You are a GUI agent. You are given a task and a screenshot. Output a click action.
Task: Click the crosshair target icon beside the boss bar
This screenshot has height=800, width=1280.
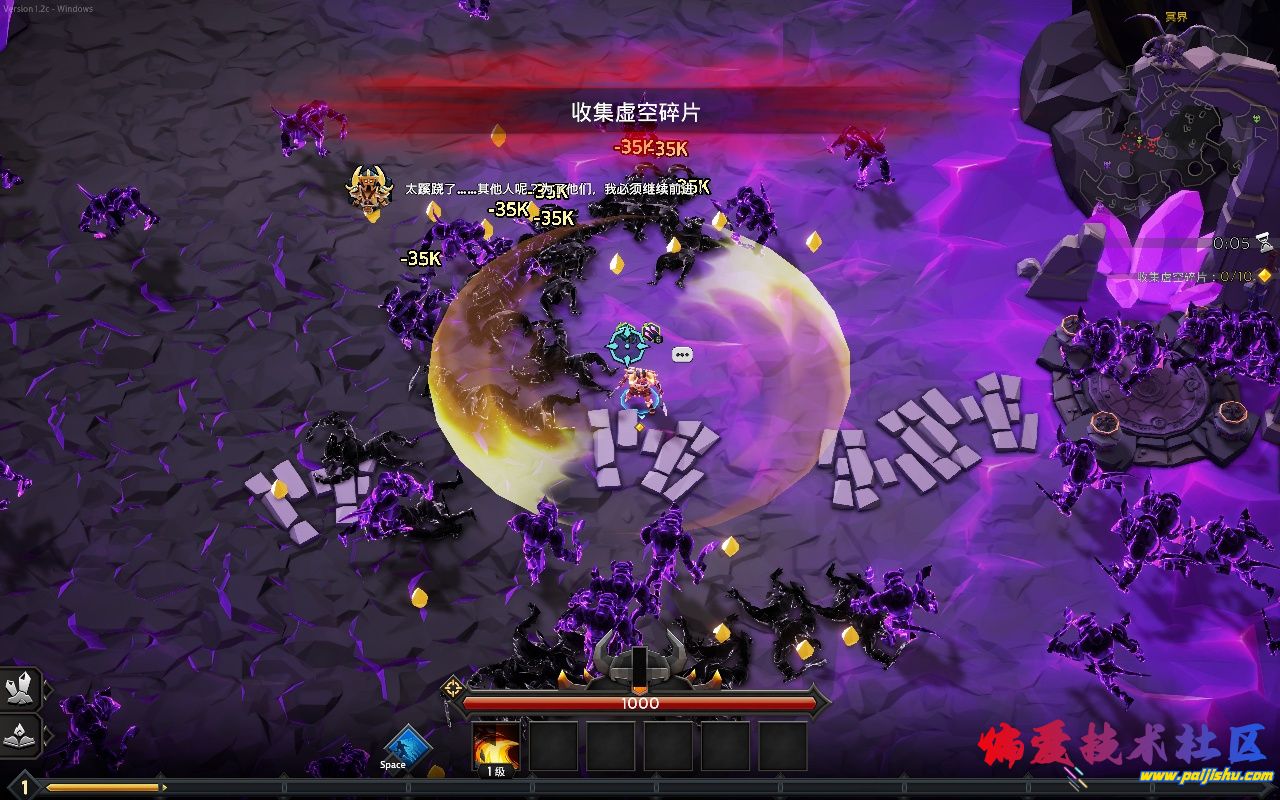(x=453, y=687)
